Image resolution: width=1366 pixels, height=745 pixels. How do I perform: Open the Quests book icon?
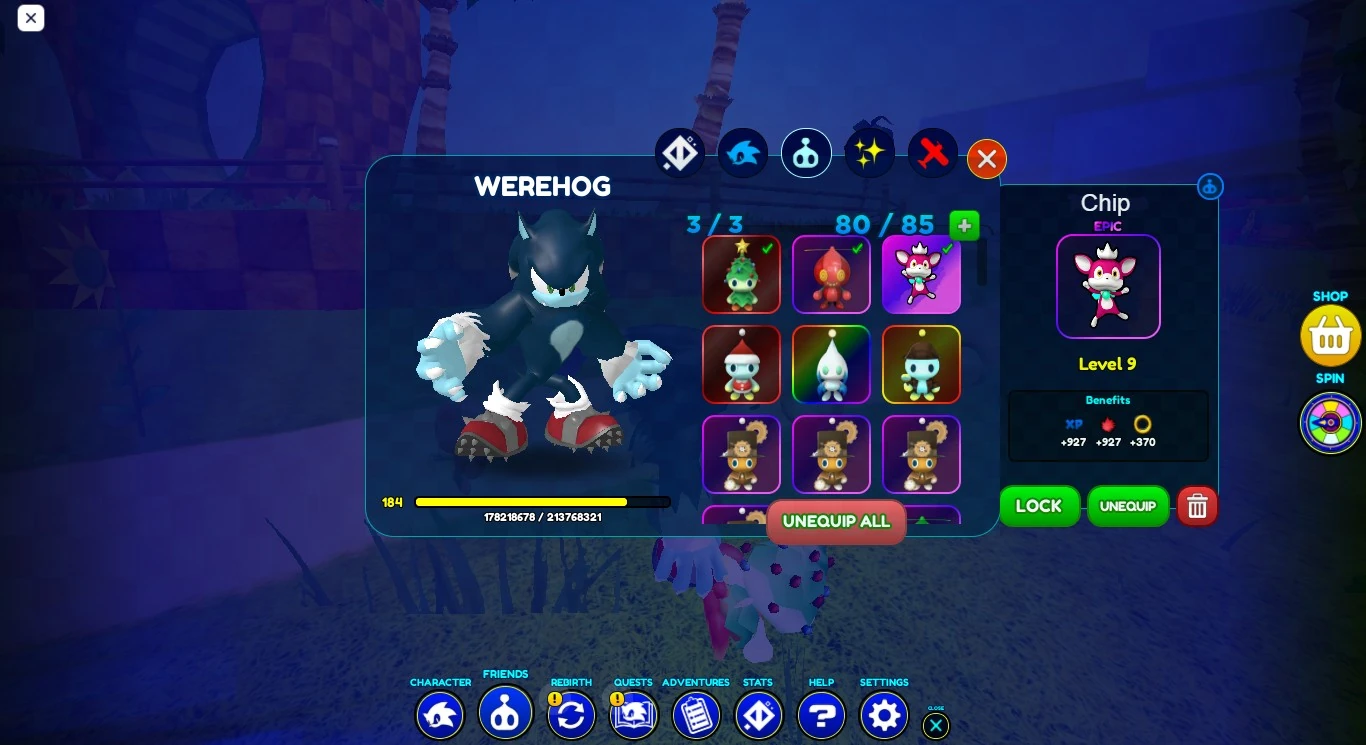pos(633,715)
